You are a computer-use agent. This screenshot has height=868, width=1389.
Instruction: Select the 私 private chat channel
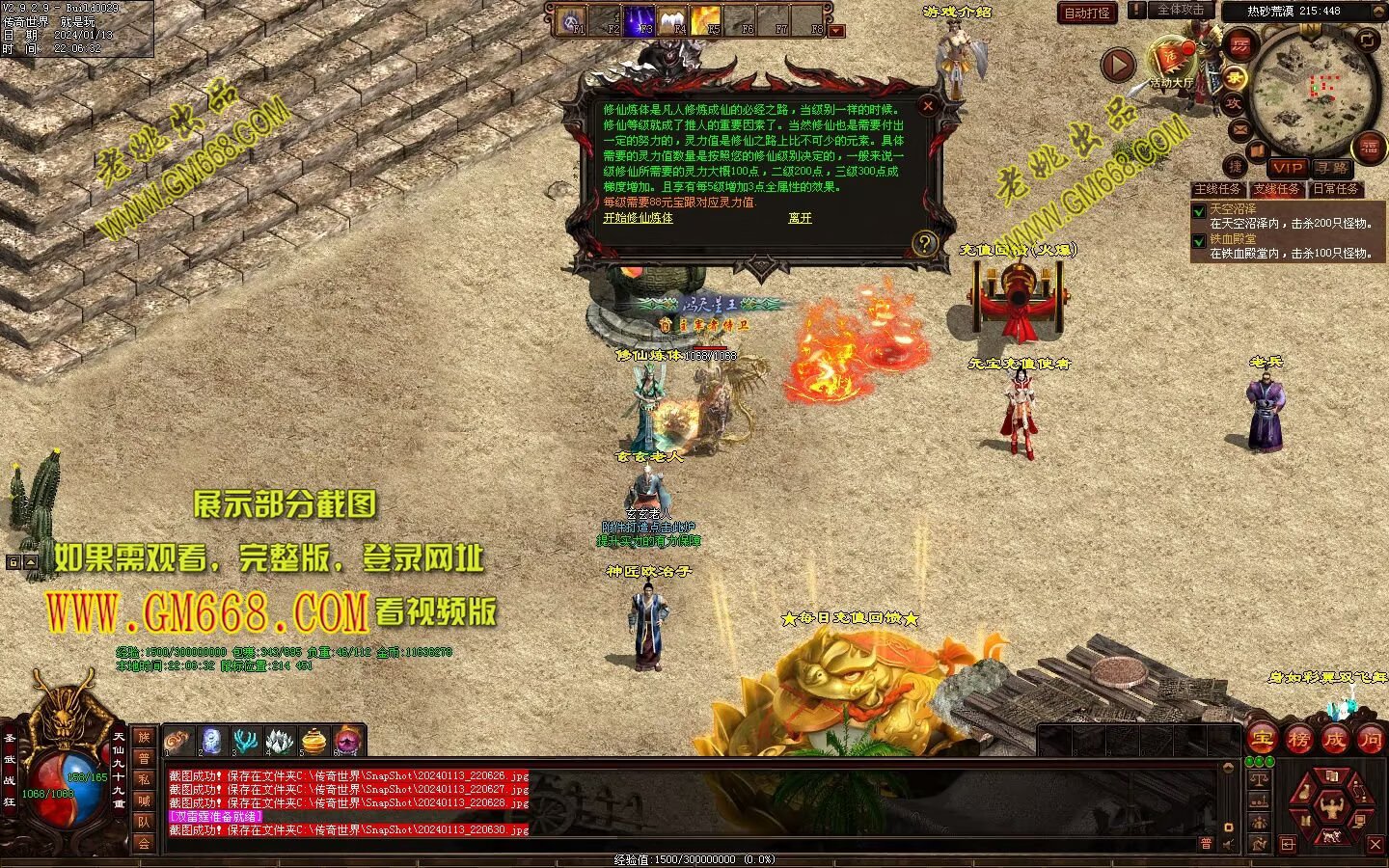tap(144, 779)
